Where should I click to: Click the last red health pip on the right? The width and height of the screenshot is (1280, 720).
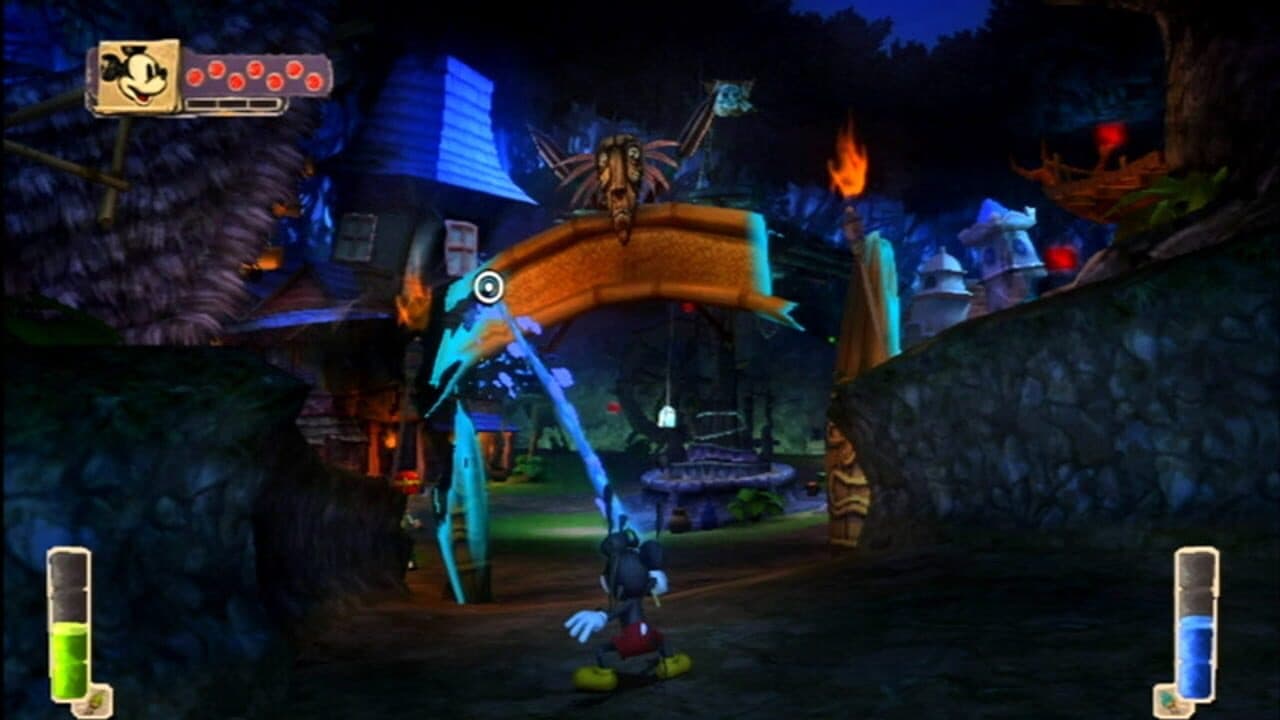[x=312, y=81]
